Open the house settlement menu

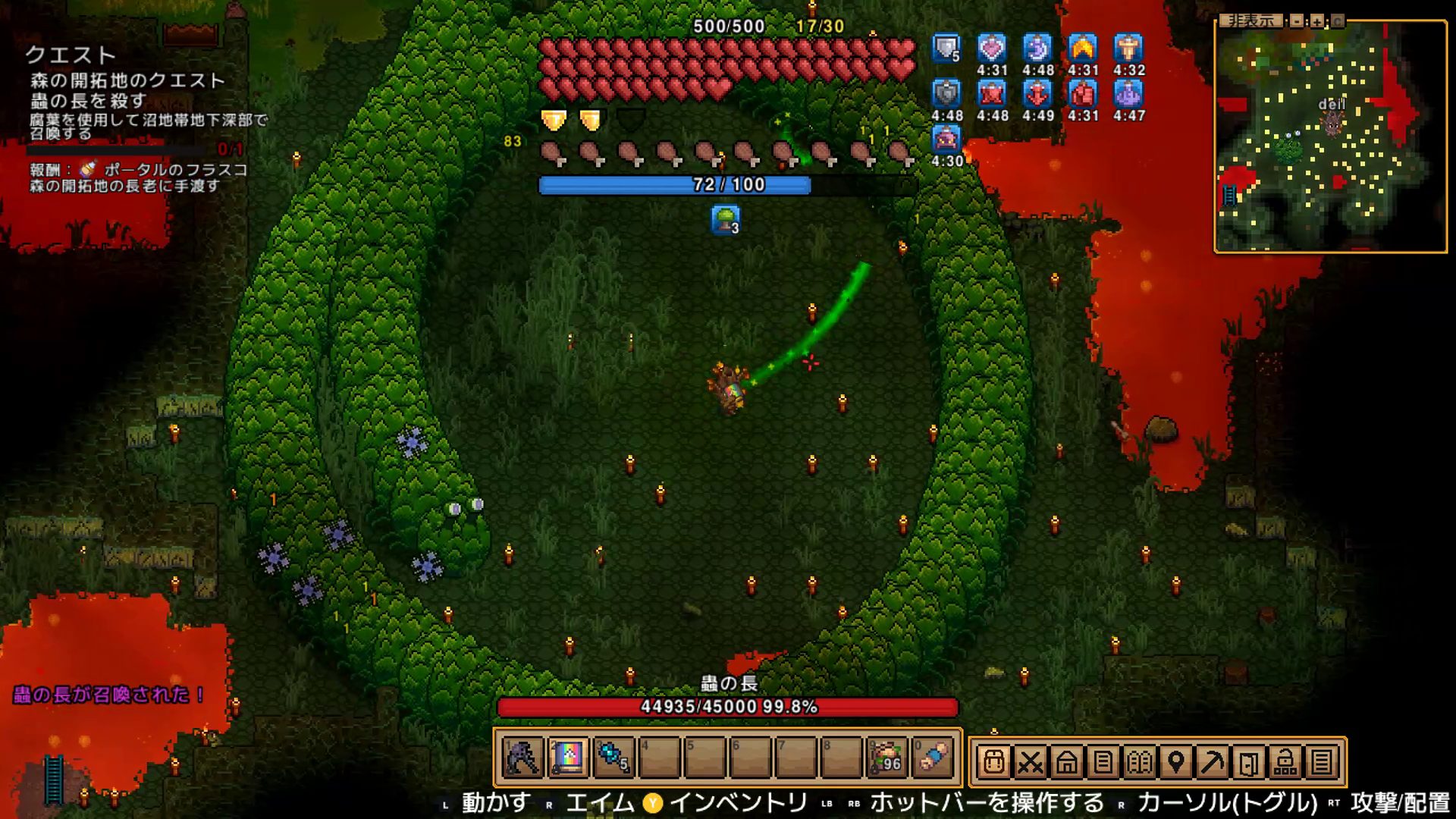(1066, 761)
